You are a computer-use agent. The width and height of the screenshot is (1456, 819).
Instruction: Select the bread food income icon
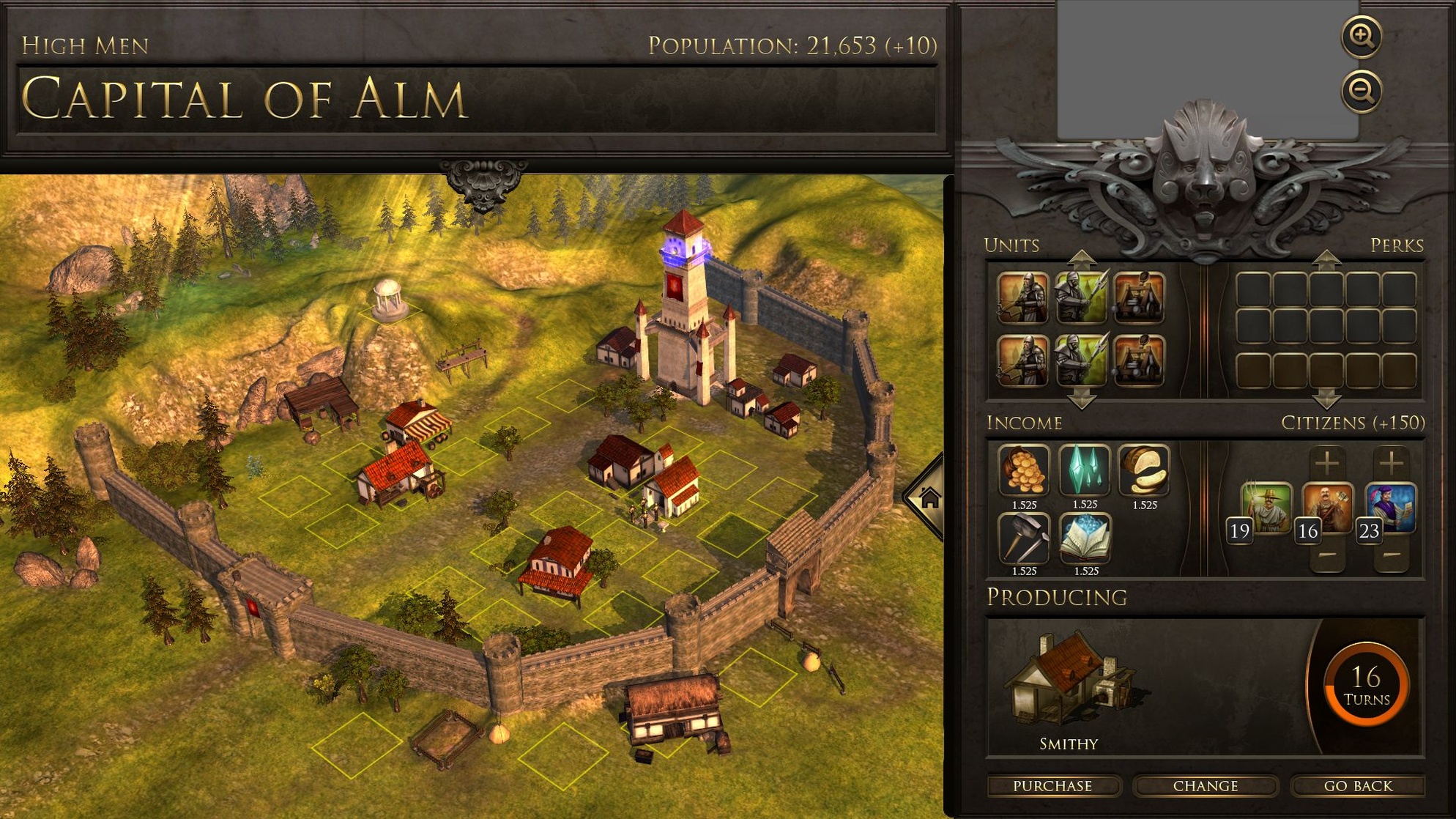pos(1145,470)
